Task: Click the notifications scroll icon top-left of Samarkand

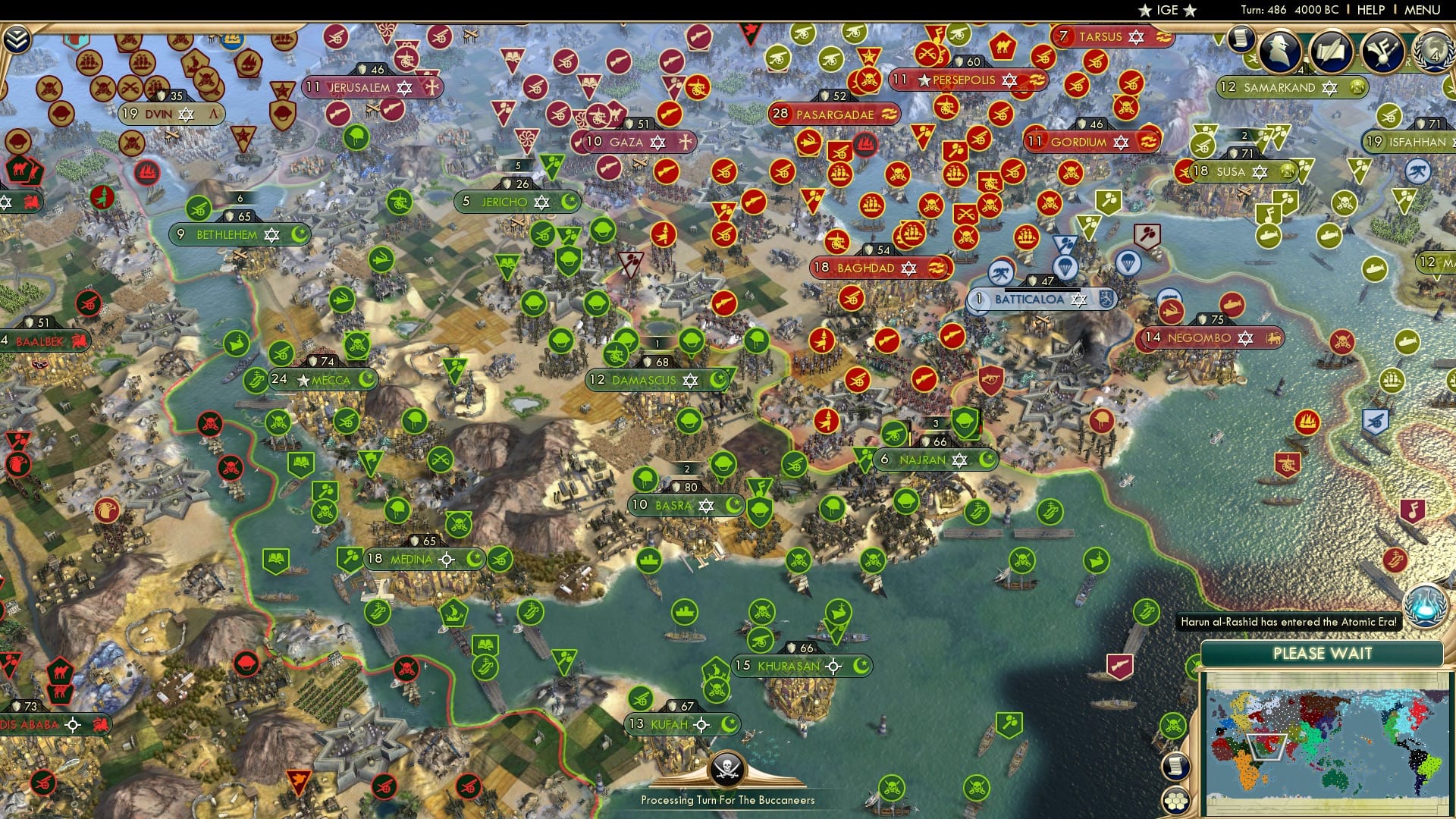Action: pos(1241,39)
